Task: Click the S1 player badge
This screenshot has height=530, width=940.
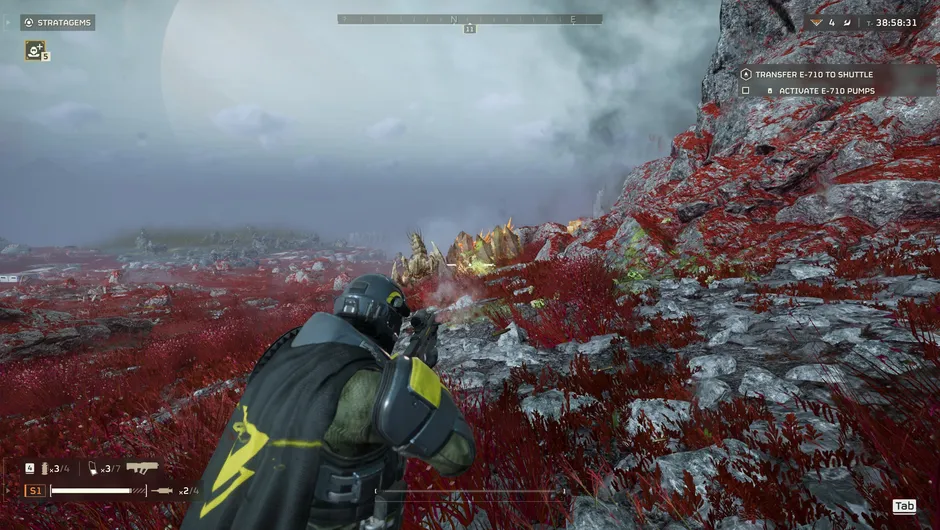Action: pos(35,491)
